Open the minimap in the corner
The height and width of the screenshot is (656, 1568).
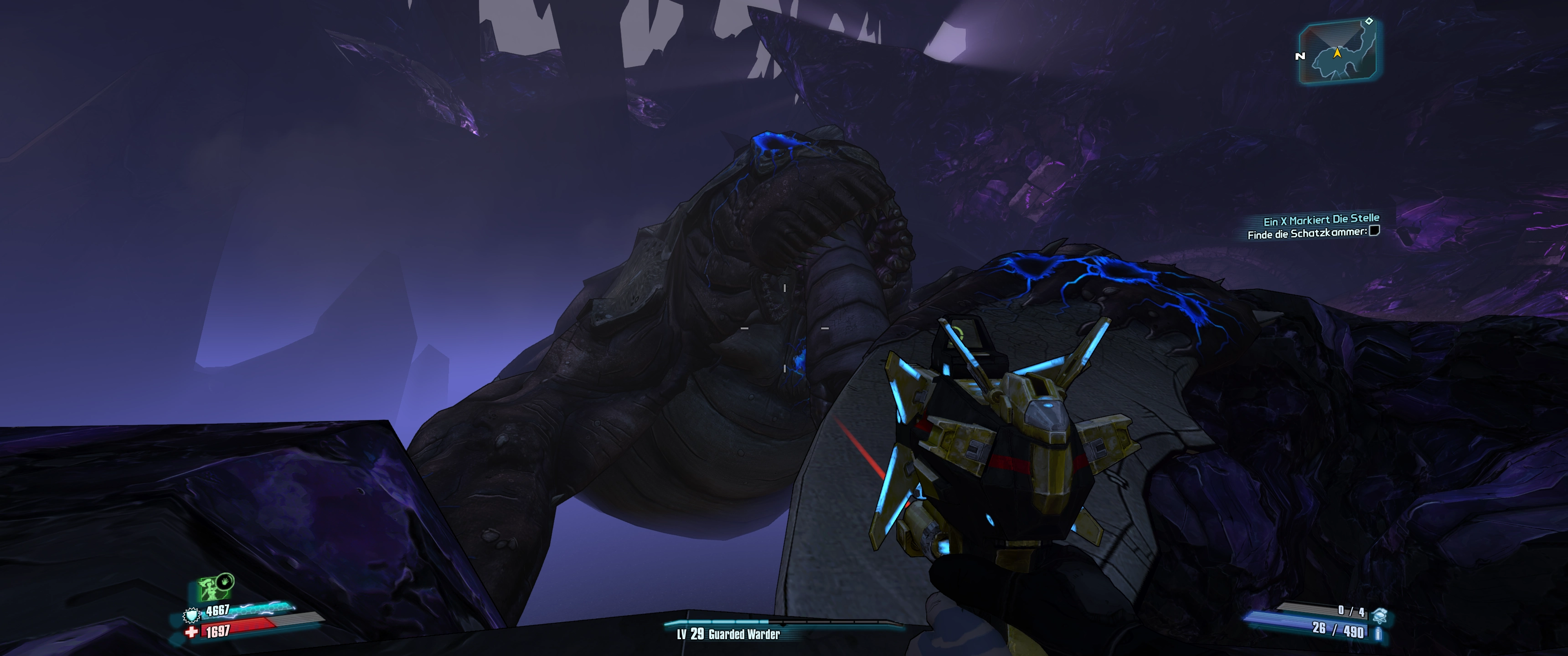click(x=1339, y=52)
